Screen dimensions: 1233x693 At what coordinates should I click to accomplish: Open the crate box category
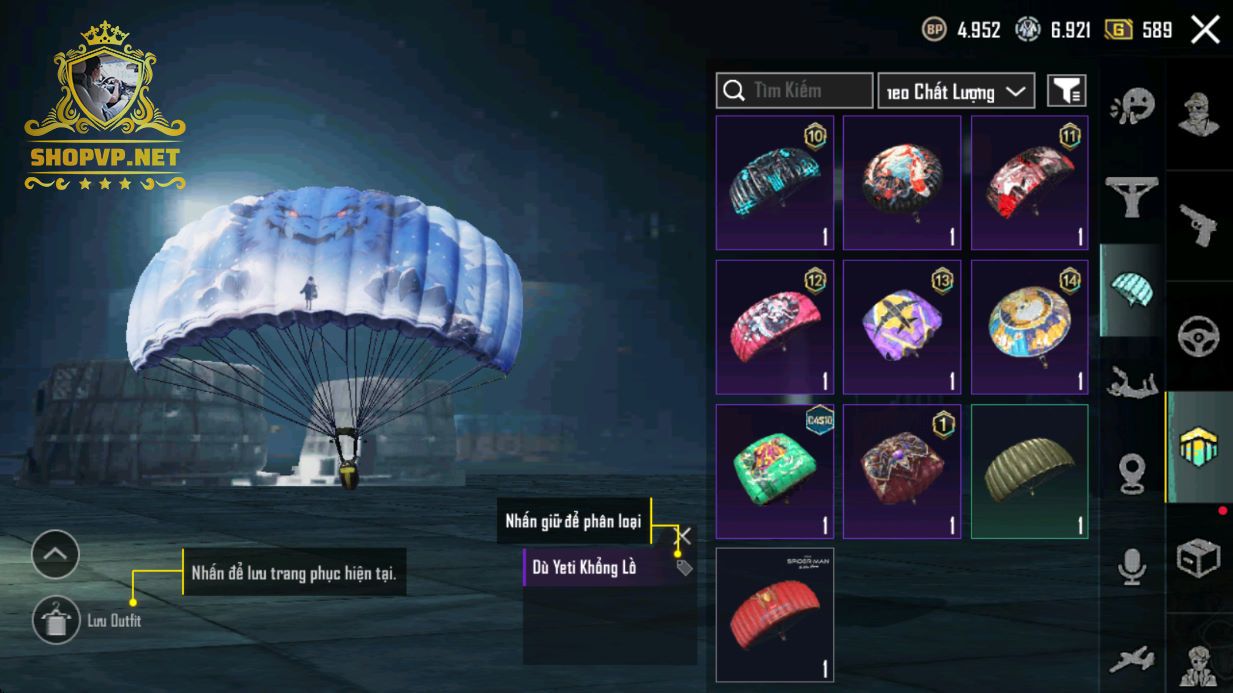click(x=1199, y=557)
